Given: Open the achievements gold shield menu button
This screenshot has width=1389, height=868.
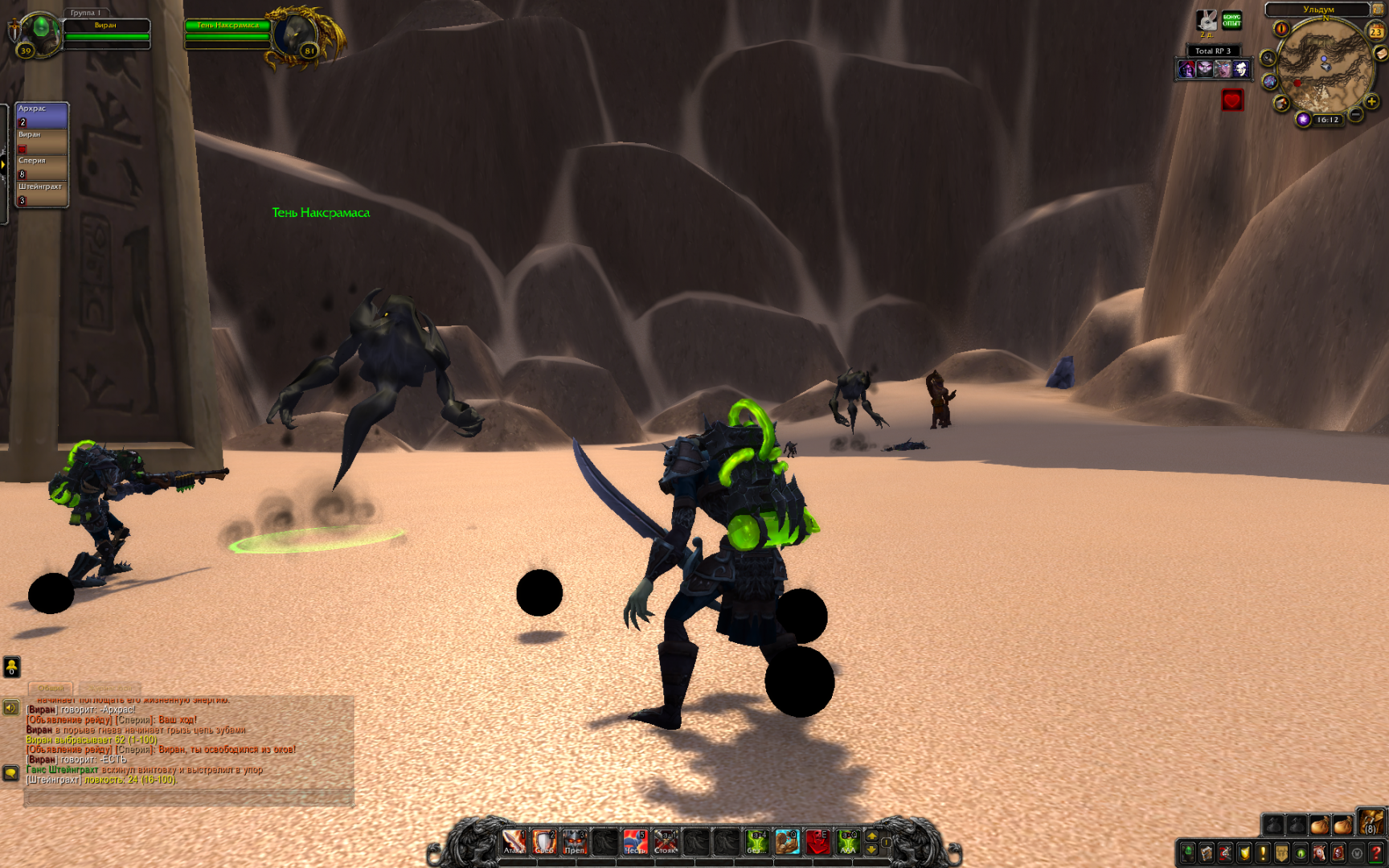Looking at the screenshot, I should coord(1244,853).
